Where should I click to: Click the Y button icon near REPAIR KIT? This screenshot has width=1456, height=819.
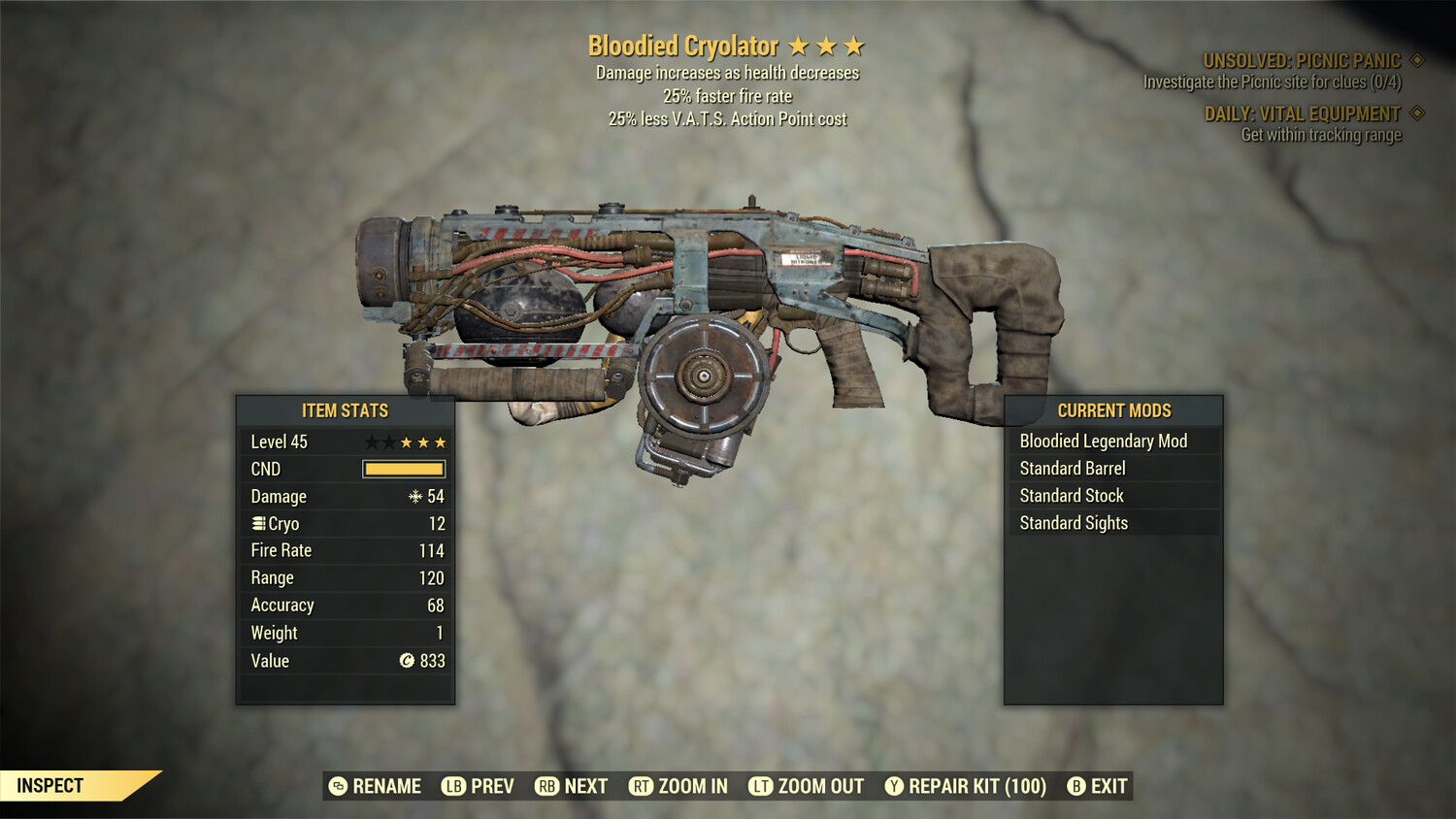coord(894,786)
